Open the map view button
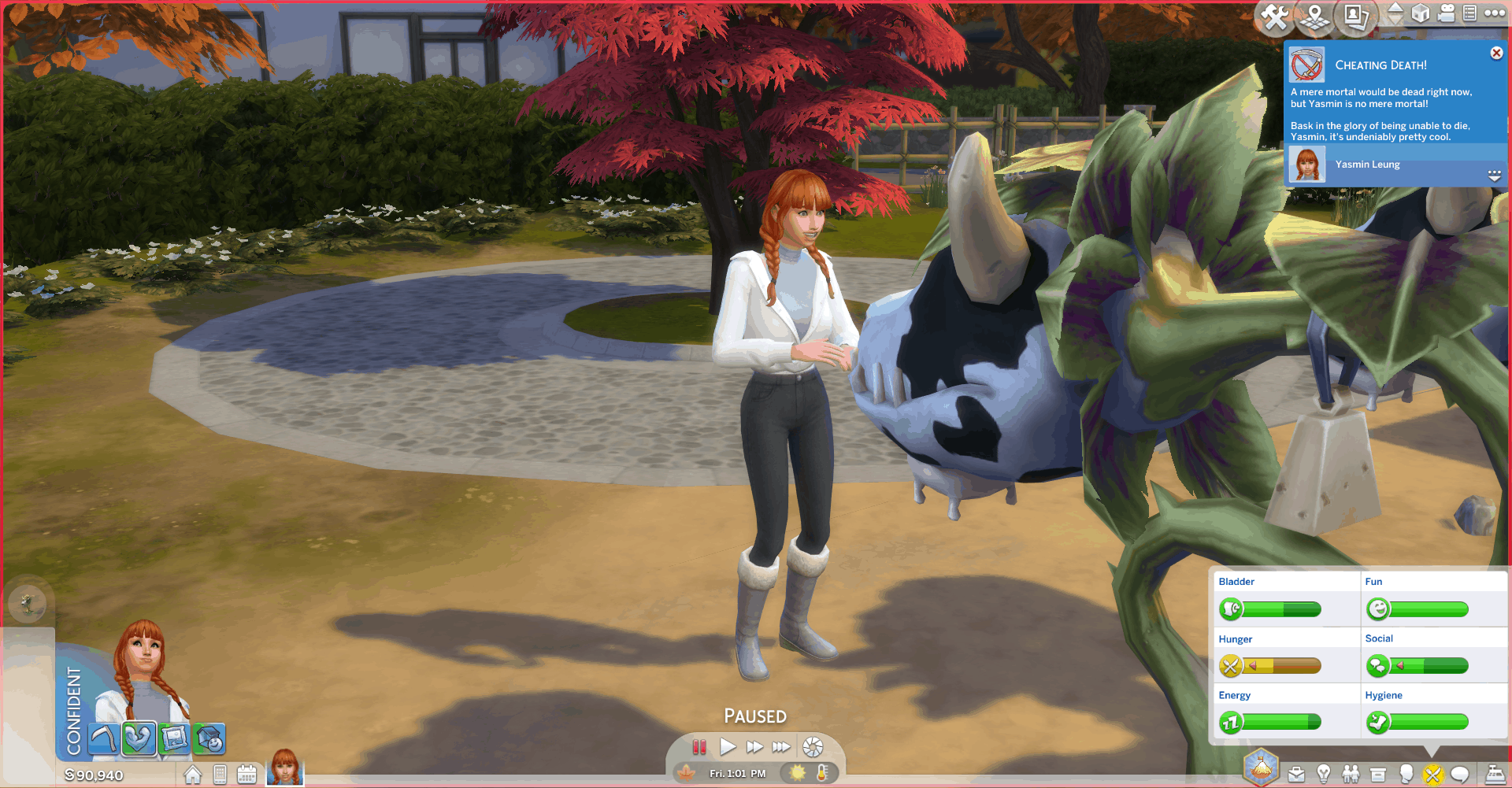The width and height of the screenshot is (1512, 788). pyautogui.click(x=1314, y=17)
